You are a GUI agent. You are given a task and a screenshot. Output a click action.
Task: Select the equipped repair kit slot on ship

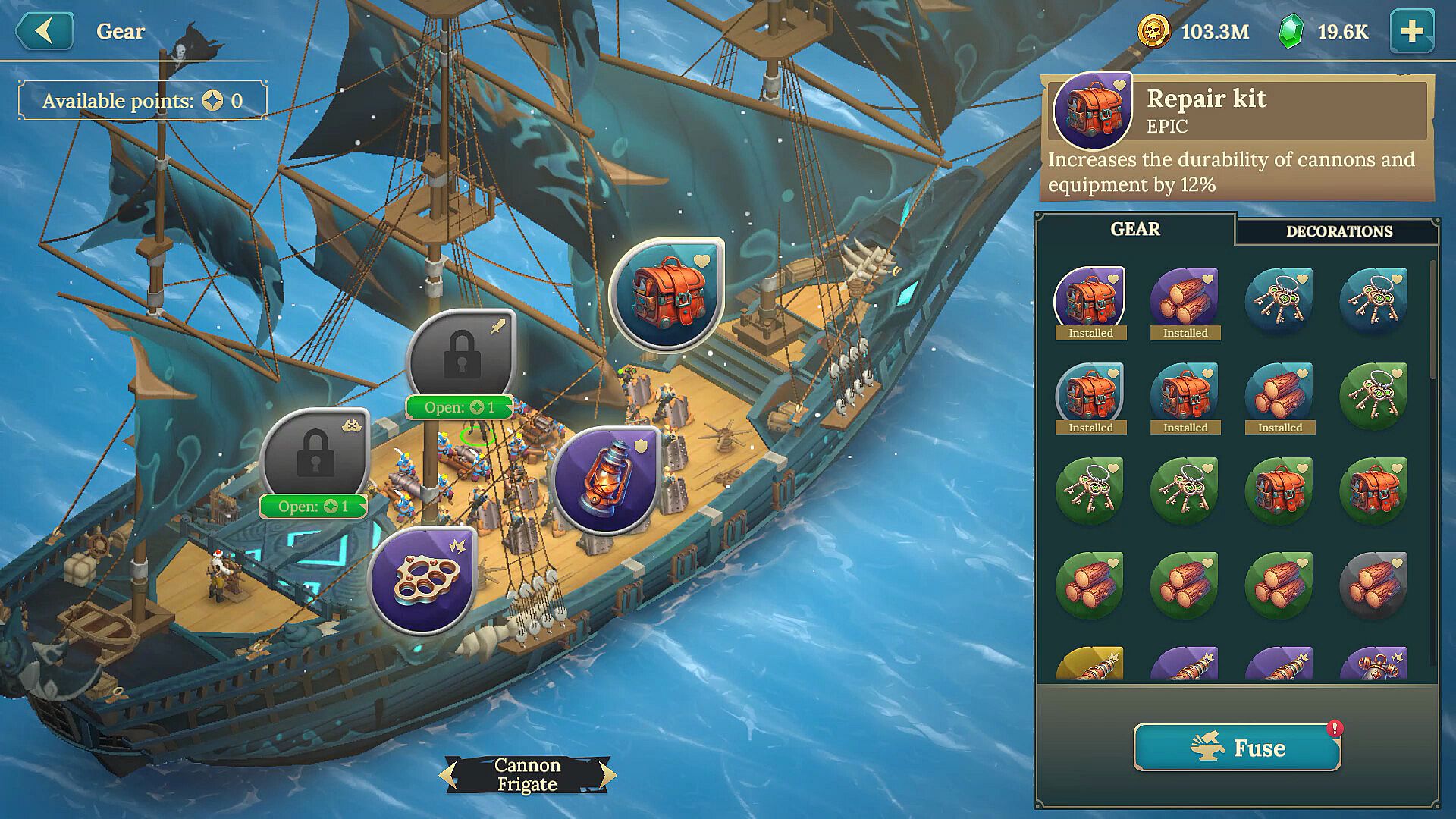point(667,293)
